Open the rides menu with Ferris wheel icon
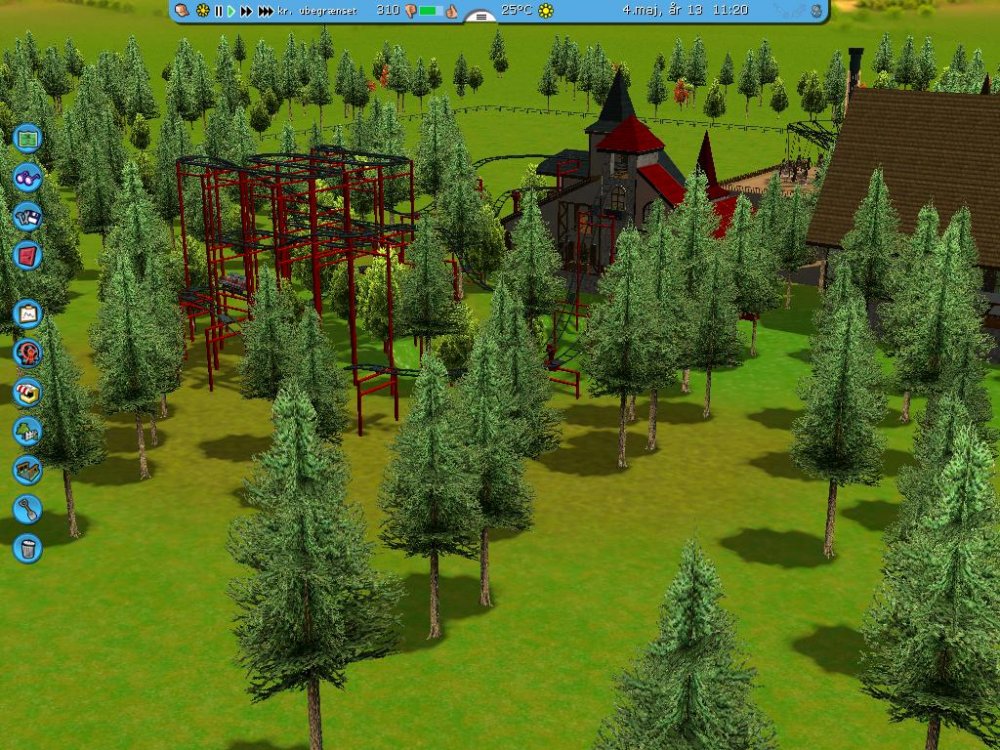Viewport: 1000px width, 750px height. [28, 353]
